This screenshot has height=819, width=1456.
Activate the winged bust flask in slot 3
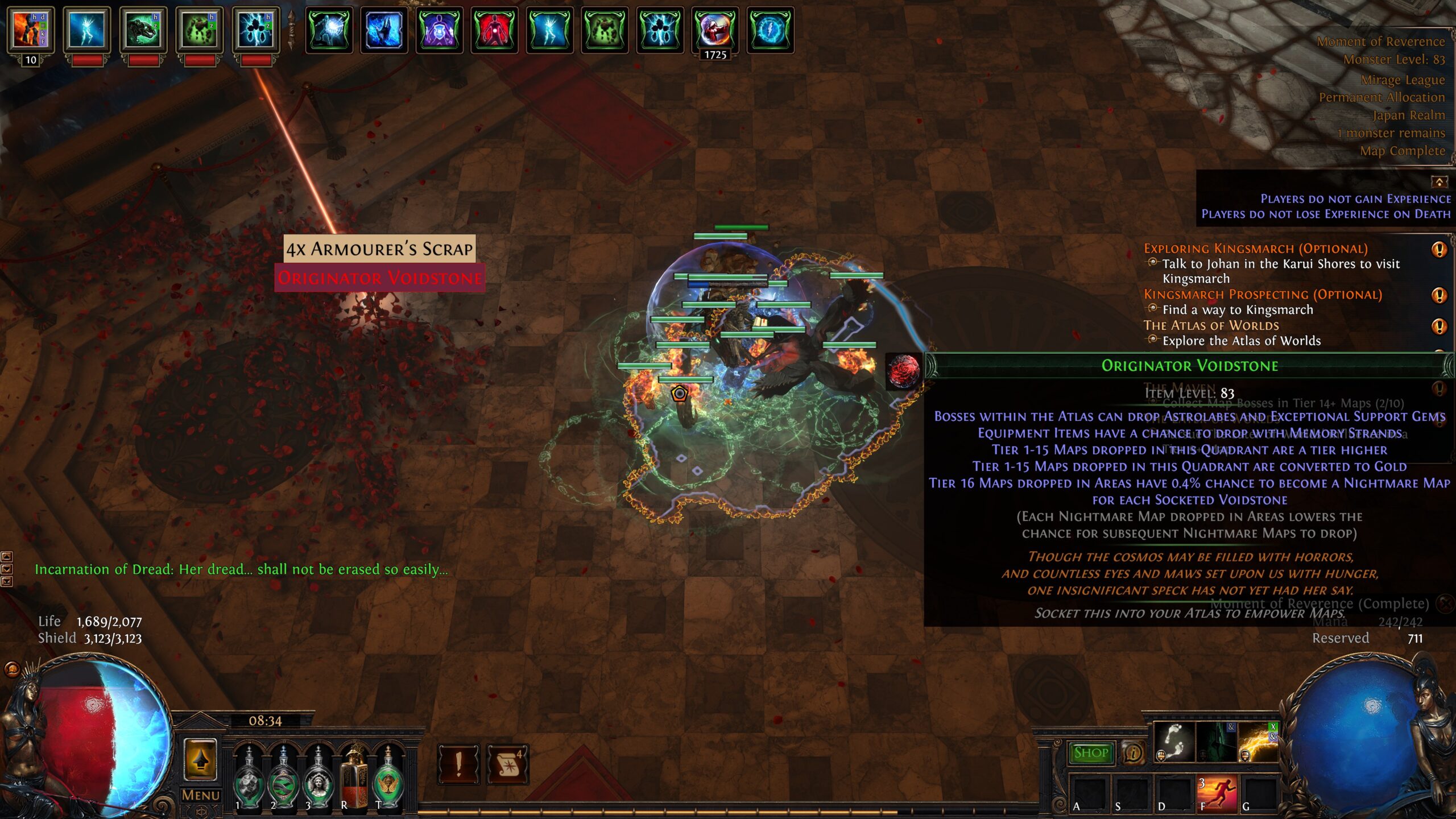318,777
